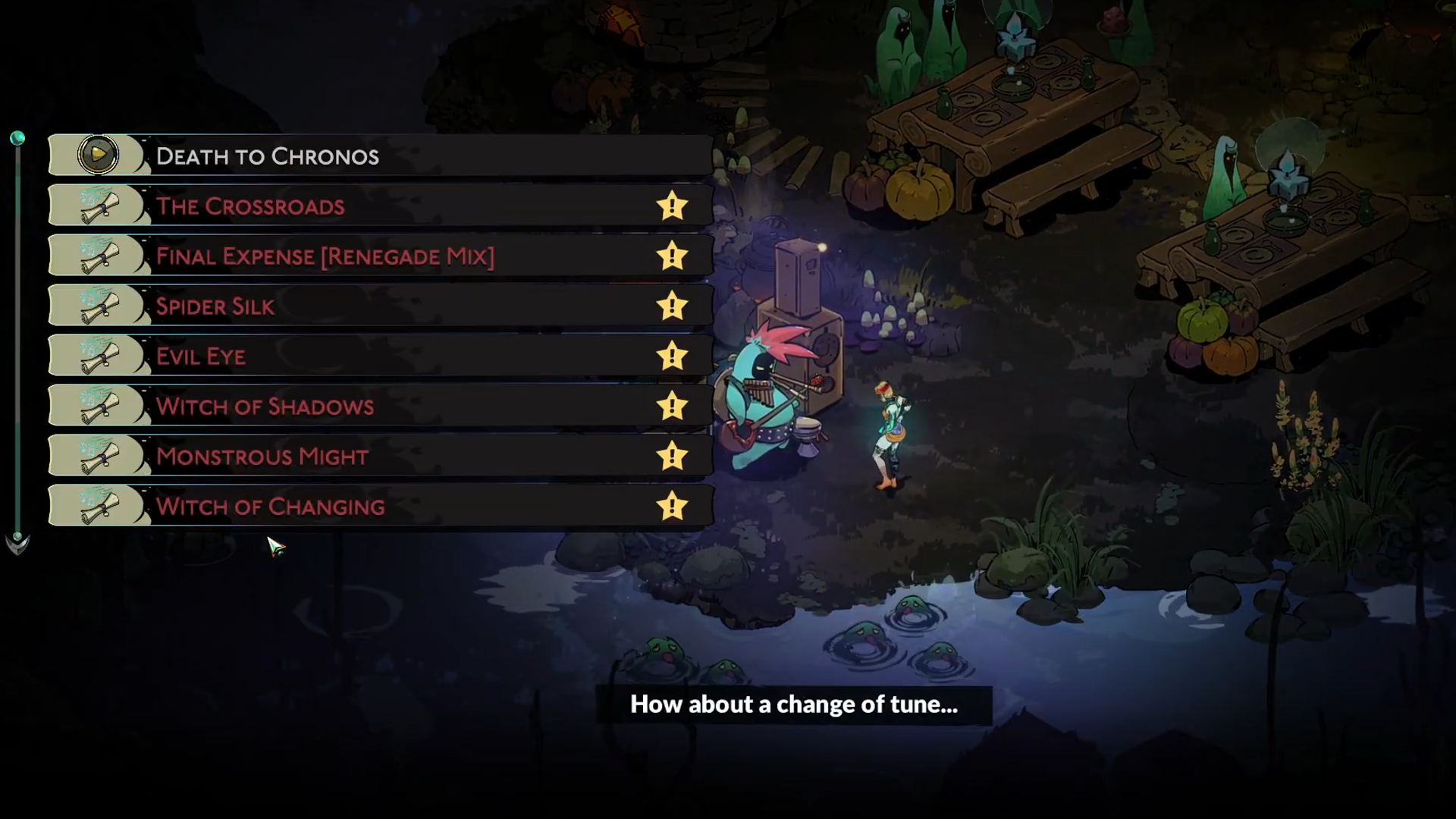Click the down arrow below the song list

[17, 543]
